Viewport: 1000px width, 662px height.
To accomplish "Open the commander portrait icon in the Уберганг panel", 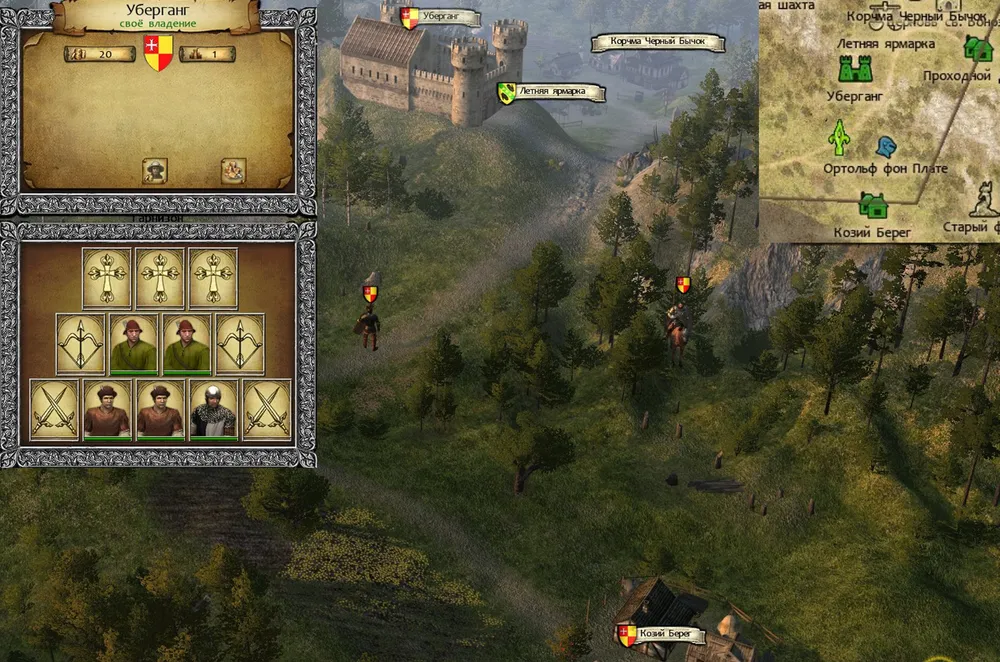I will tap(154, 170).
